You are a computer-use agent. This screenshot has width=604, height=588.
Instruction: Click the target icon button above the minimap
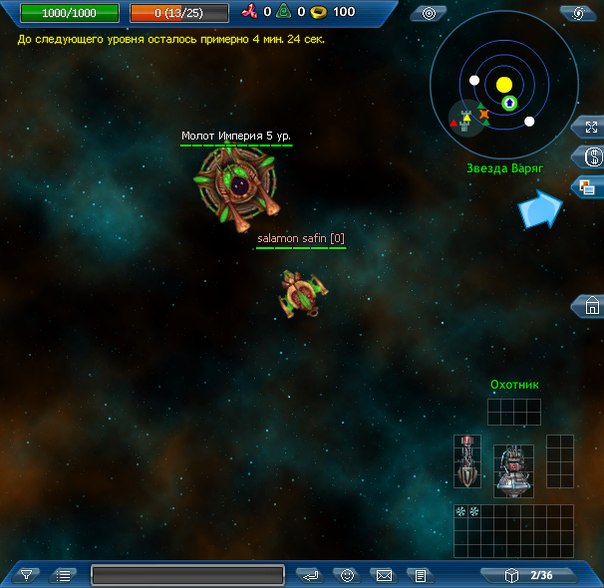(429, 13)
